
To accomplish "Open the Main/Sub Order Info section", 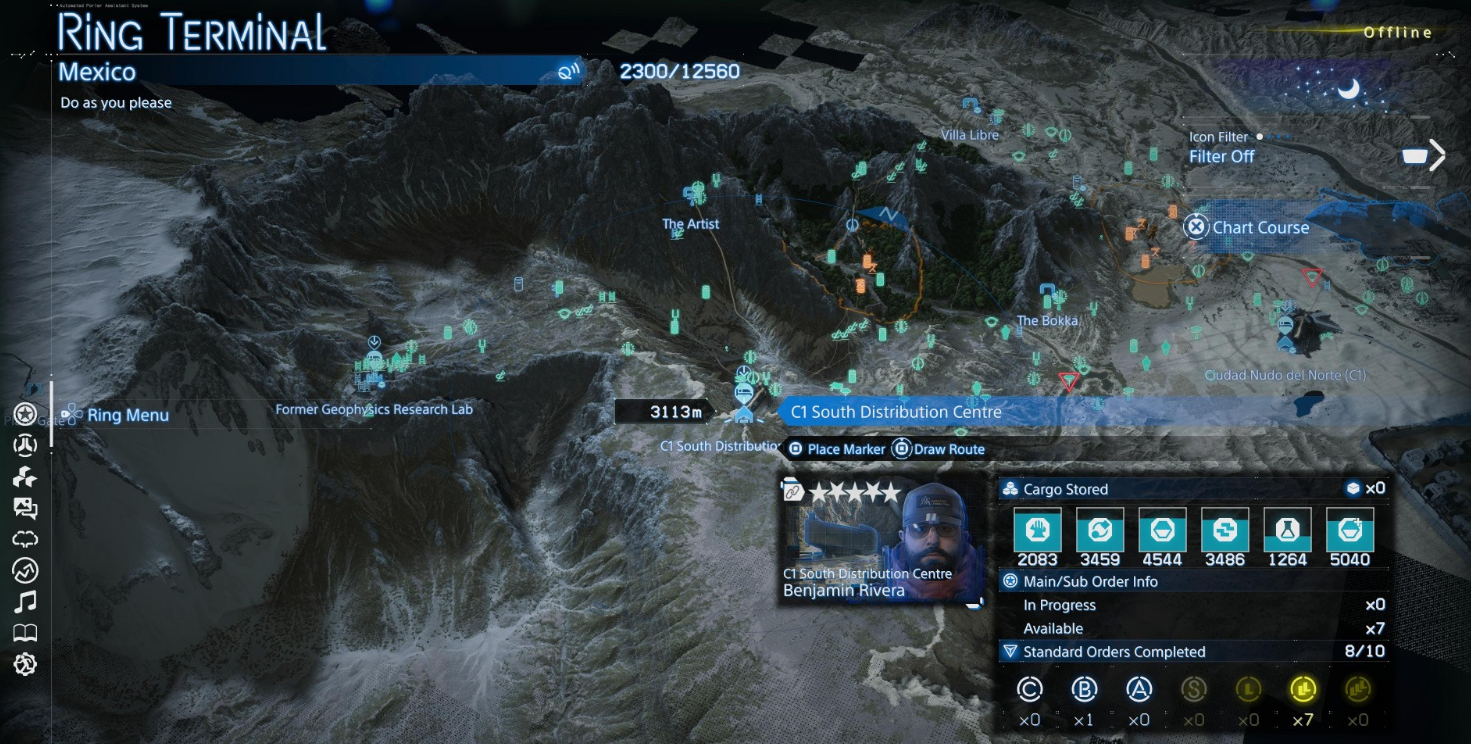I will point(1090,581).
